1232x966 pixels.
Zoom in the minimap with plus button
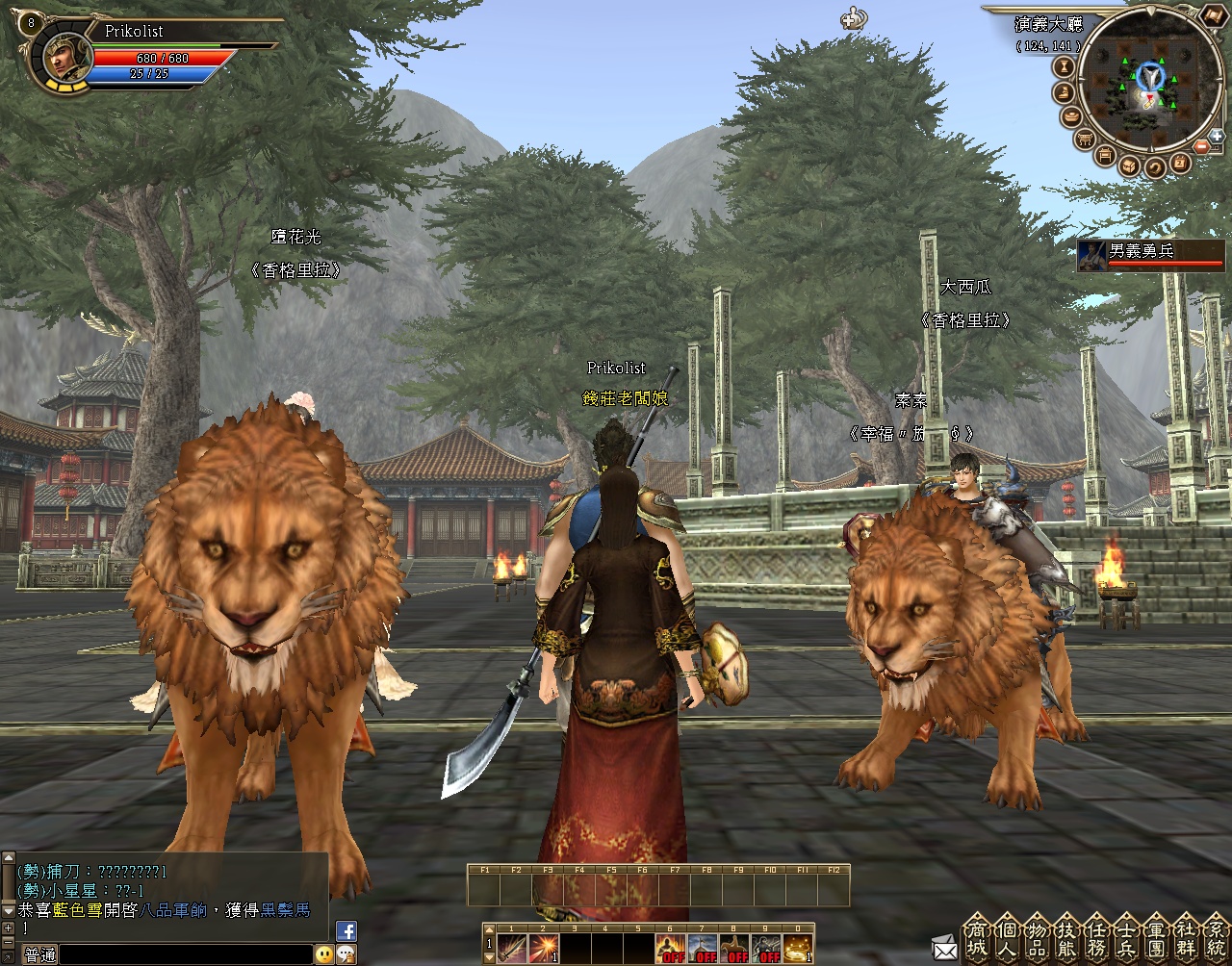(1216, 136)
